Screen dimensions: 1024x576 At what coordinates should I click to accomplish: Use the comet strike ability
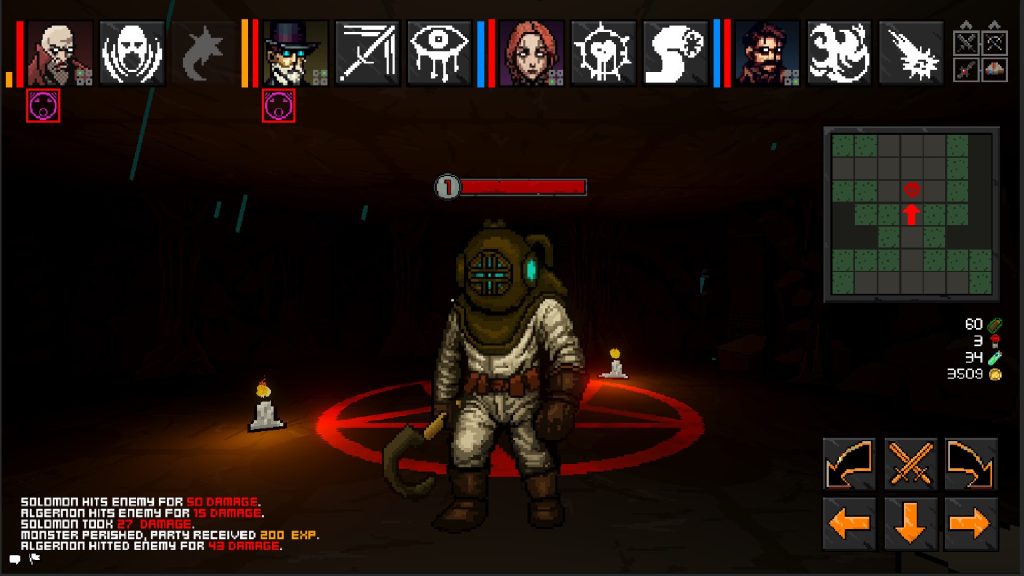(x=911, y=53)
